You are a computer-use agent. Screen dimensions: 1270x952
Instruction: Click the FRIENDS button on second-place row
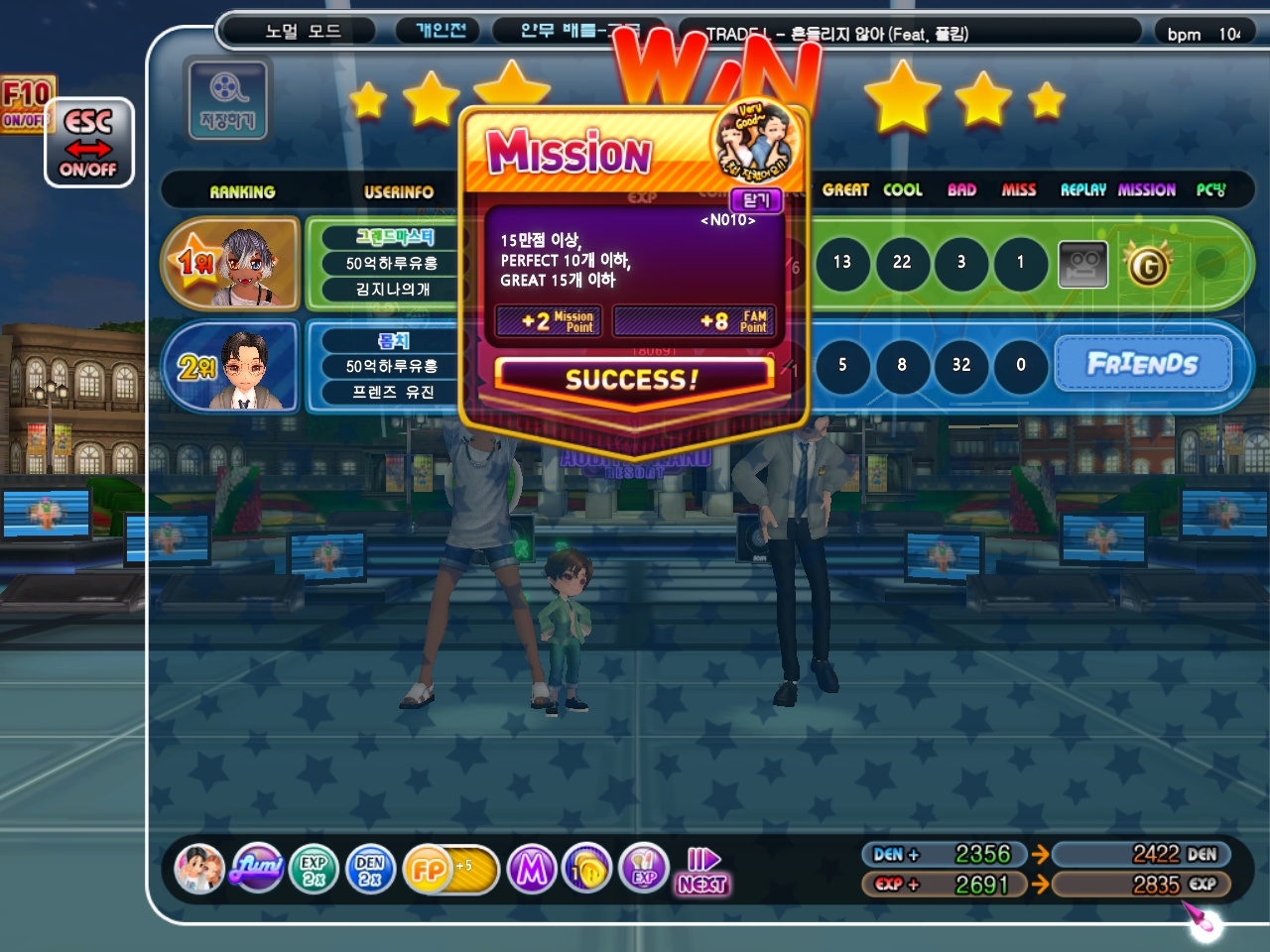tap(1142, 364)
